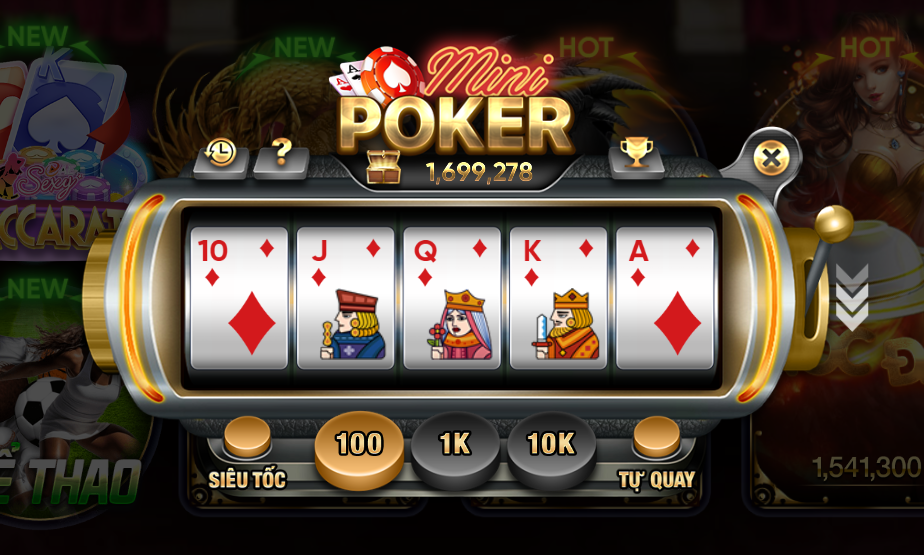
Task: Select the 100 bet chip
Action: [x=359, y=445]
